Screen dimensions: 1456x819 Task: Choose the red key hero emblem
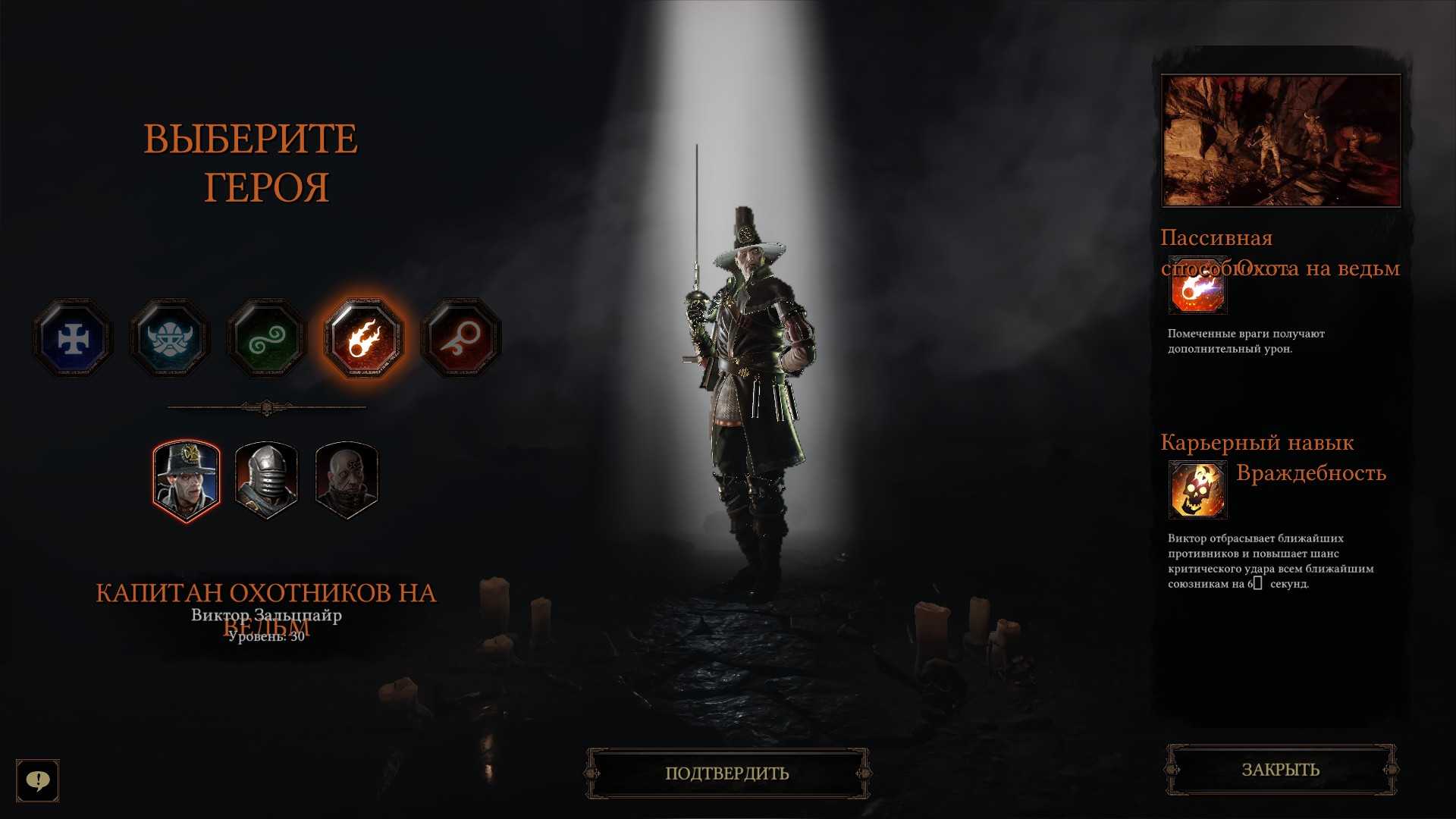point(461,338)
